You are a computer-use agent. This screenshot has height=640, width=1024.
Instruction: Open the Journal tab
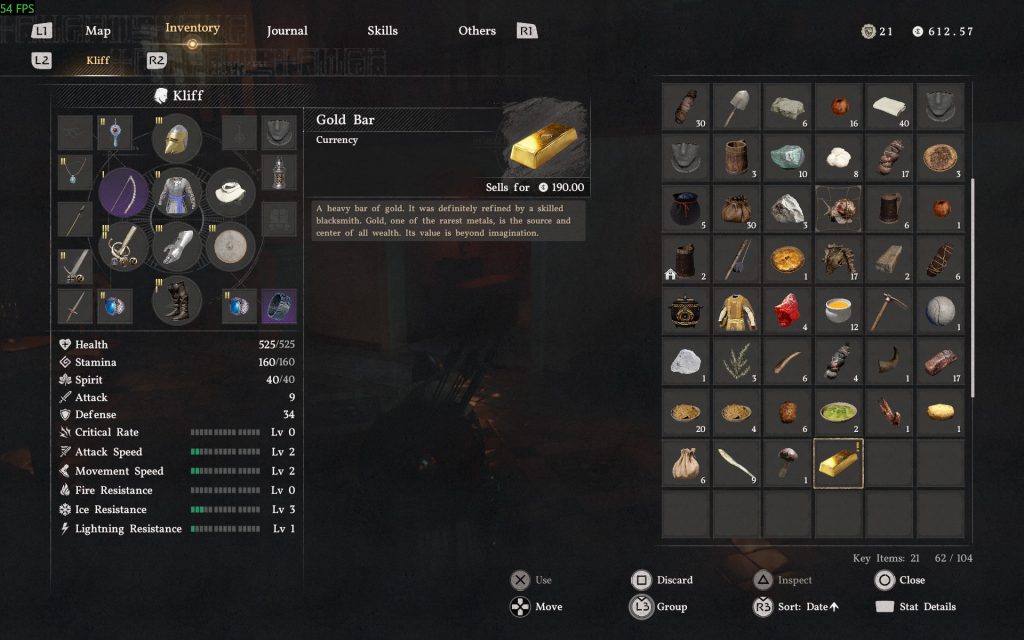pyautogui.click(x=287, y=31)
